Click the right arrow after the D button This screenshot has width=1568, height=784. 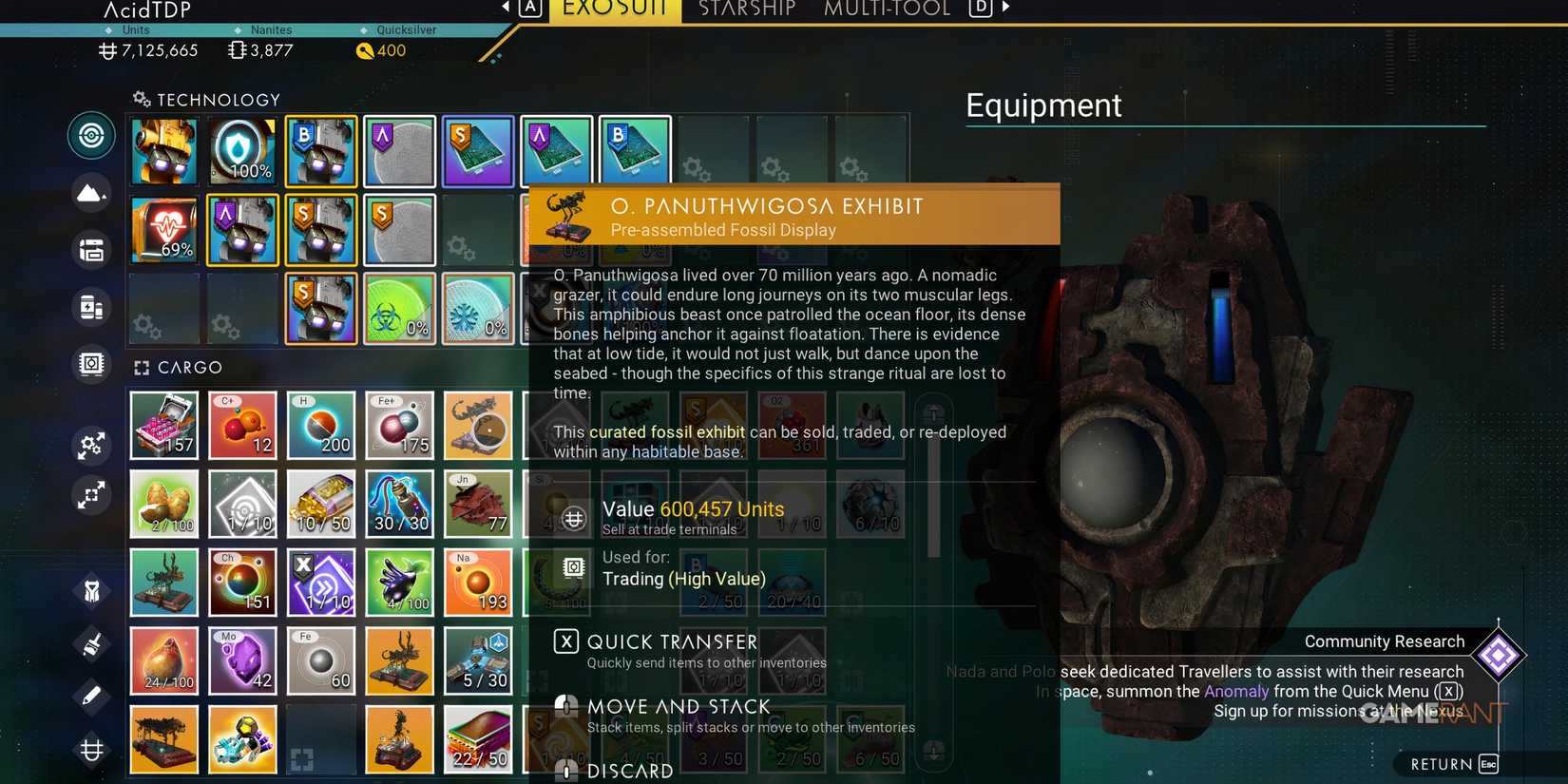click(1005, 6)
